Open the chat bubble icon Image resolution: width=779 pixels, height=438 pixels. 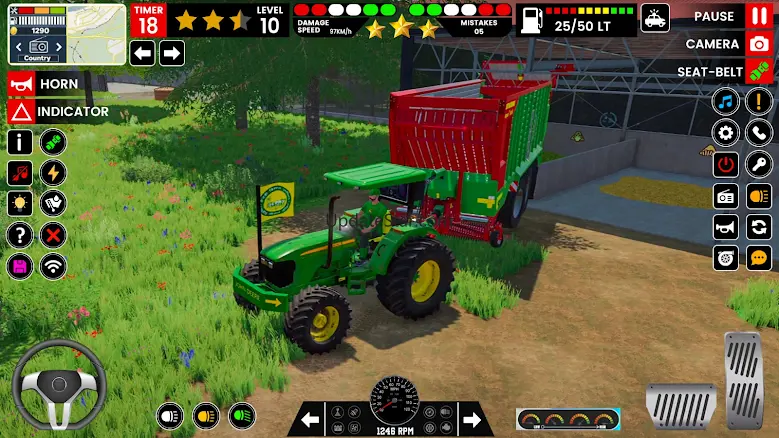tap(759, 258)
